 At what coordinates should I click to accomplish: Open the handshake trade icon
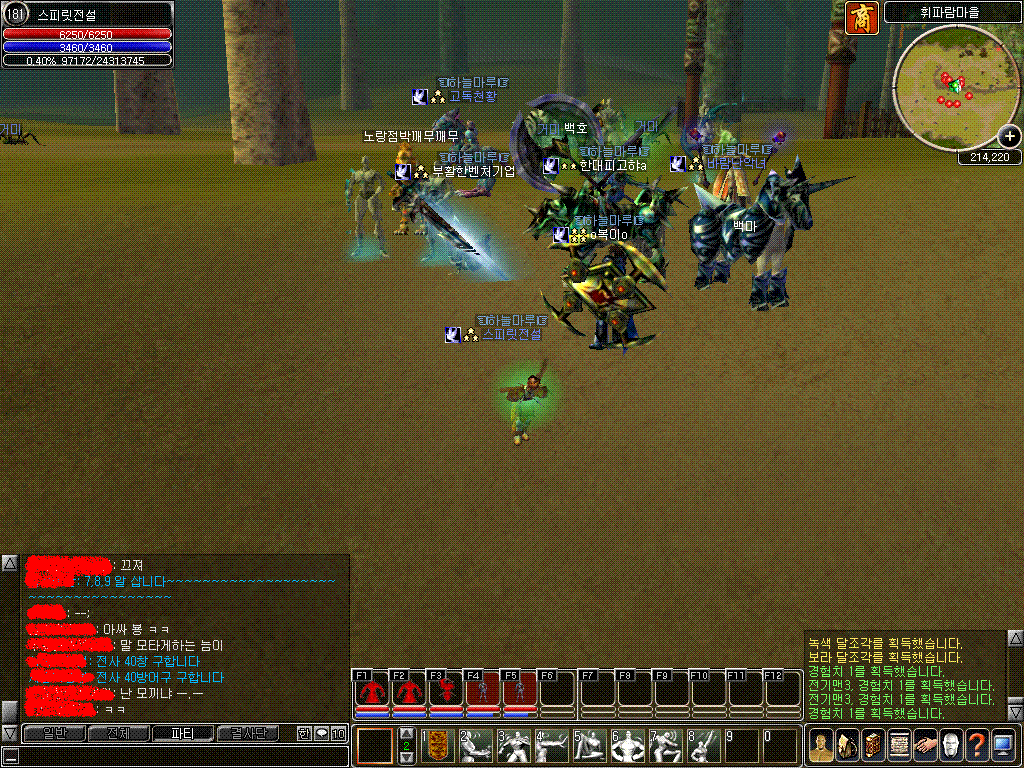tap(926, 745)
